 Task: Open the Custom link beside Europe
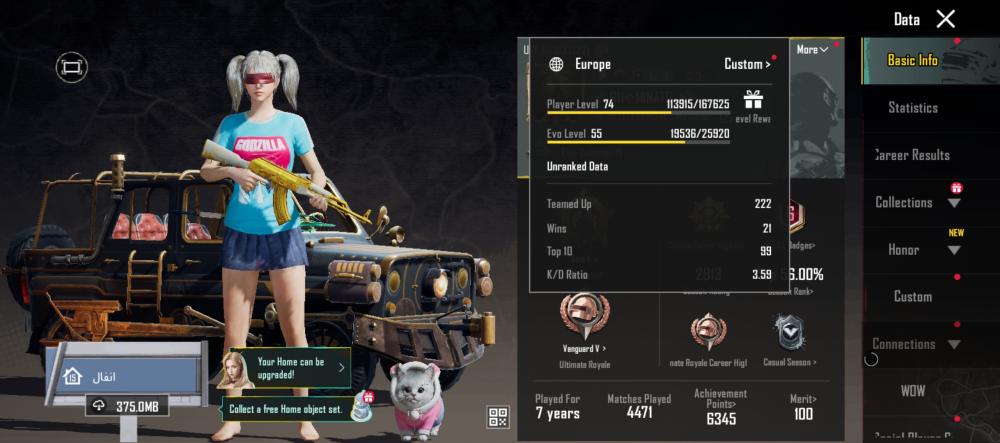[746, 64]
